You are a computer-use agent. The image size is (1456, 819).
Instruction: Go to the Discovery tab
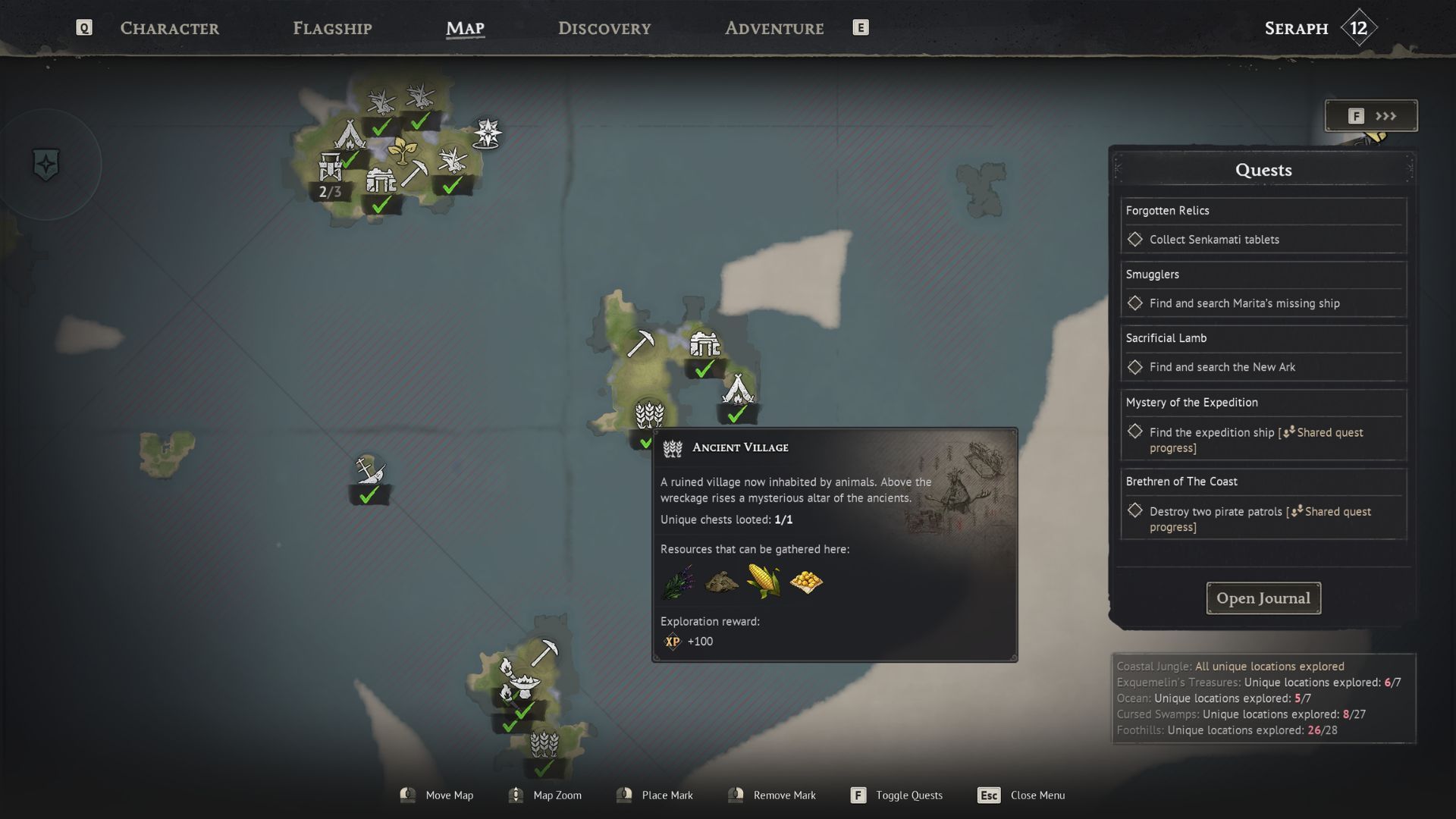604,29
